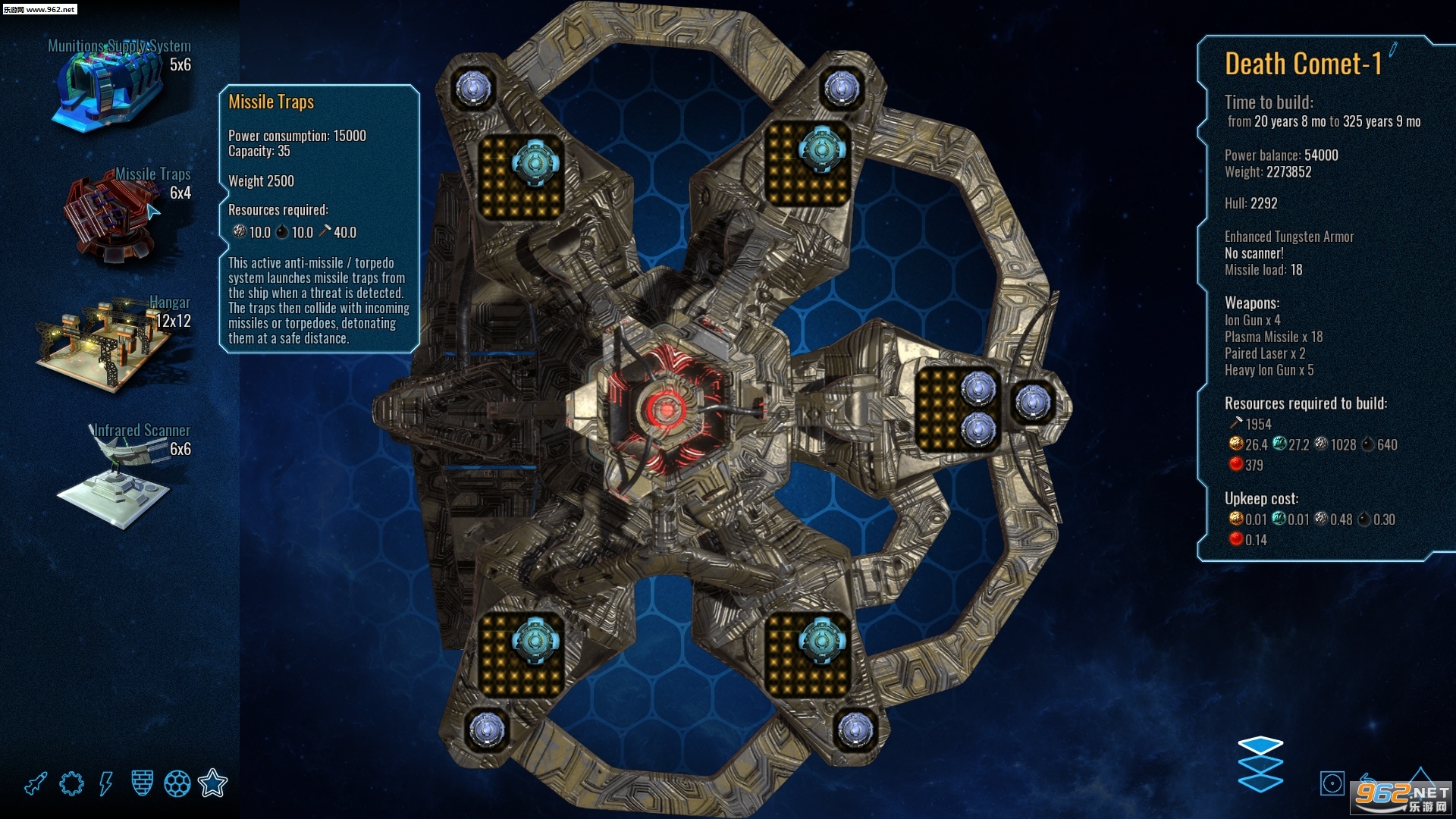Switch to the bottom deck layer
The width and height of the screenshot is (1456, 819).
[1260, 783]
